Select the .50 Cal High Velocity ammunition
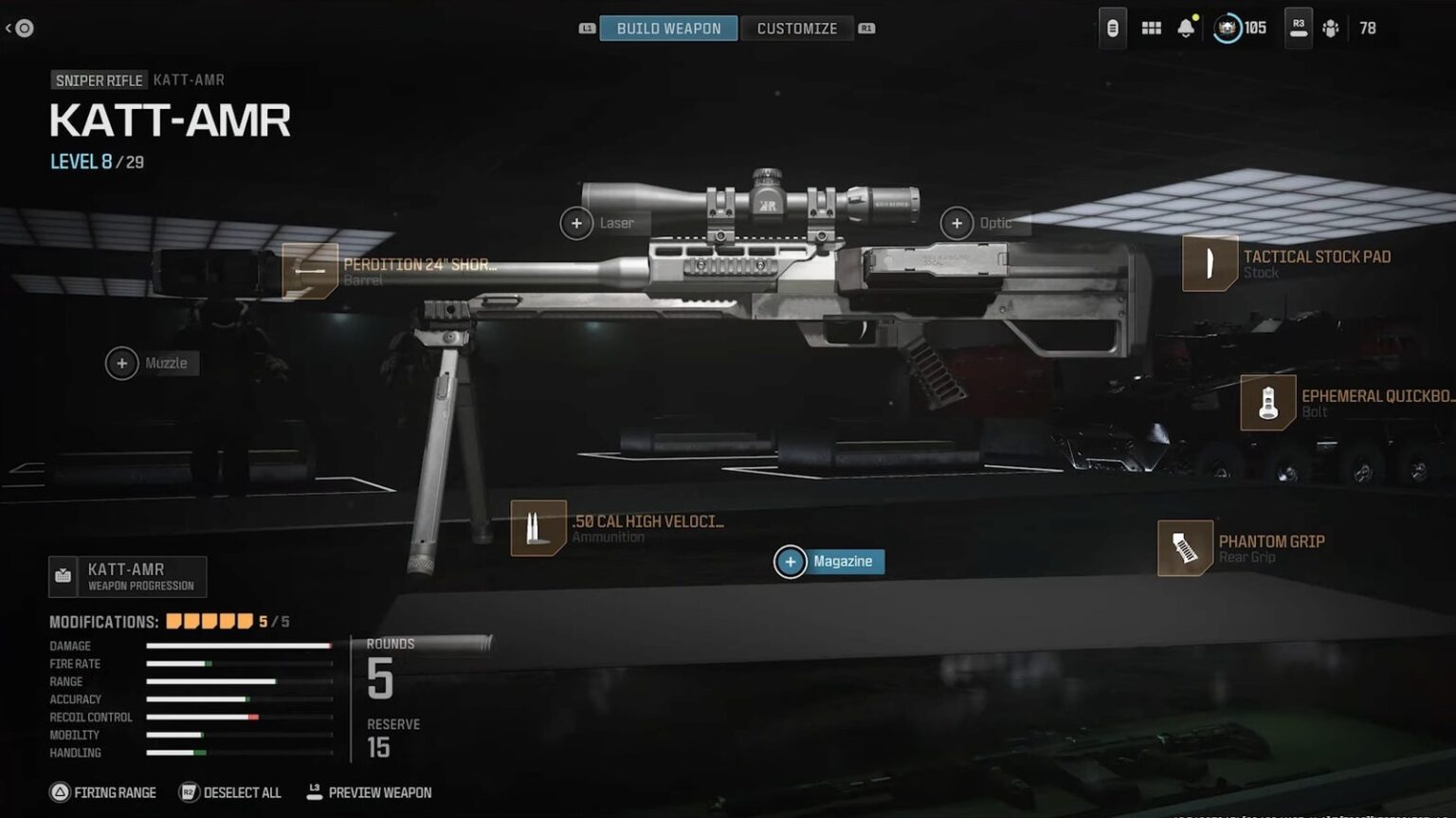The width and height of the screenshot is (1456, 818). coord(538,528)
